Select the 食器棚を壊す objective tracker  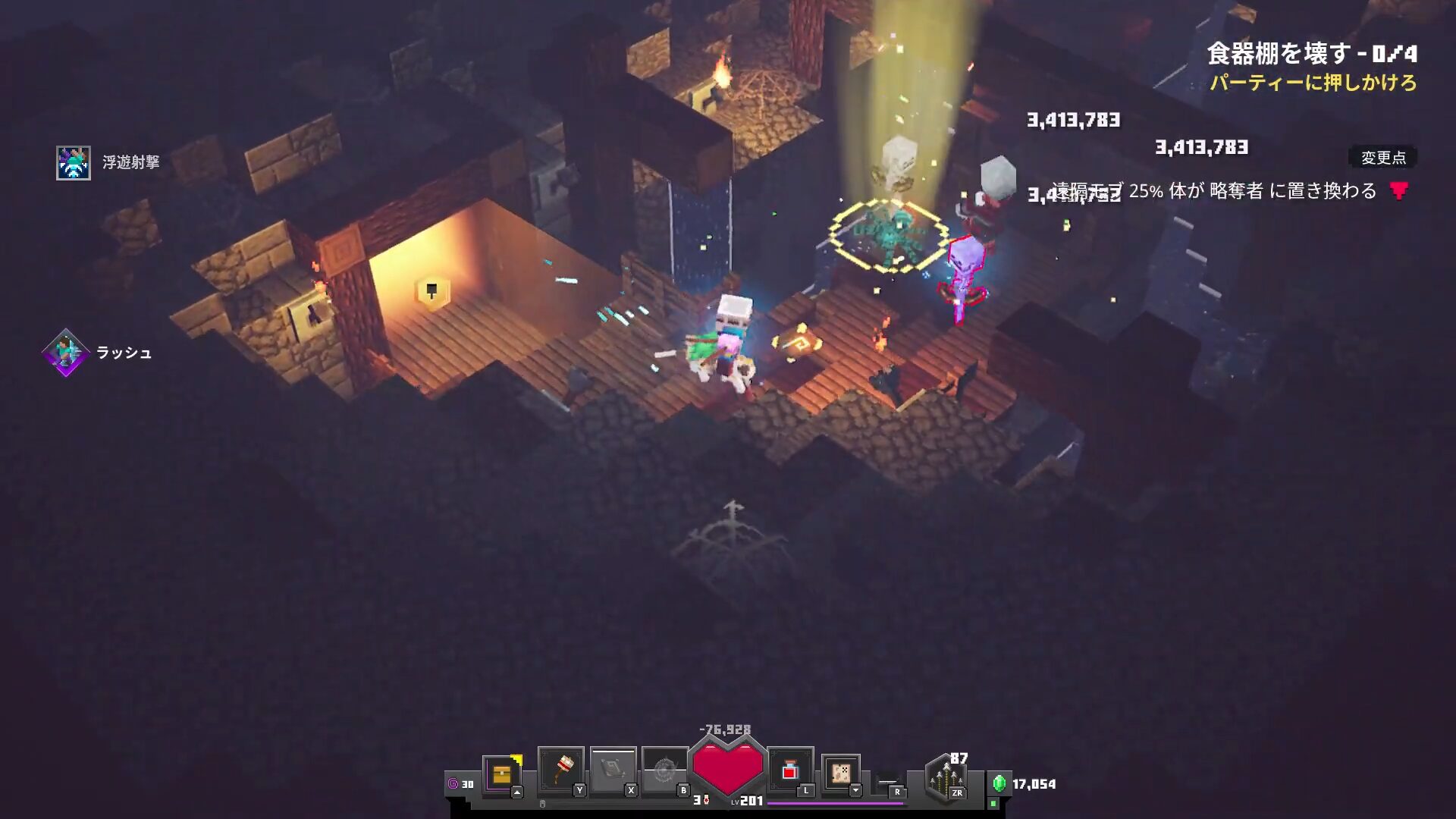(1311, 54)
